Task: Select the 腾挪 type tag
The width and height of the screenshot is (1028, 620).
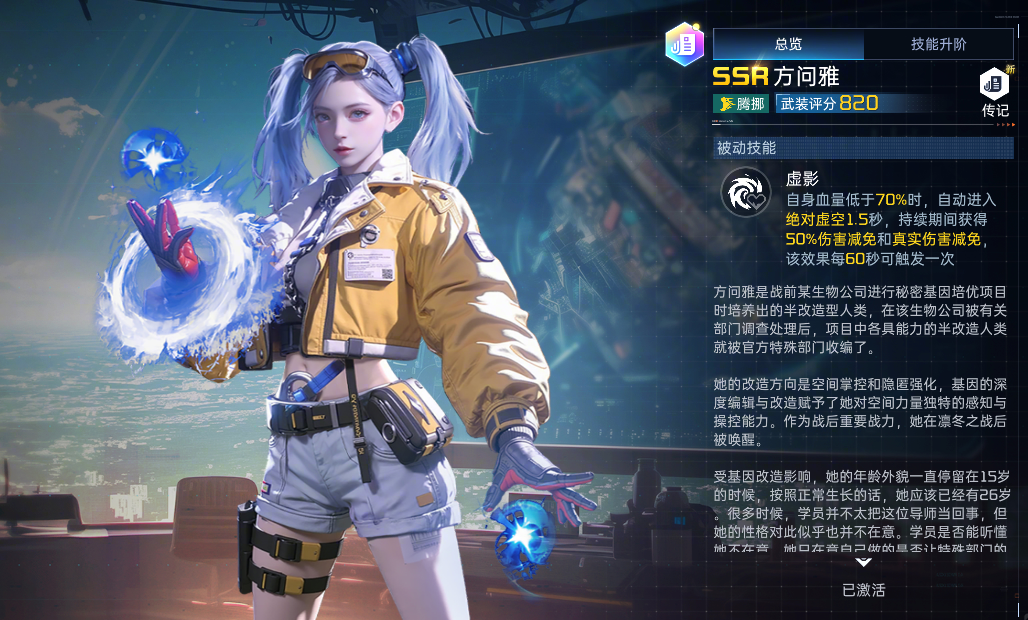Action: click(x=742, y=103)
